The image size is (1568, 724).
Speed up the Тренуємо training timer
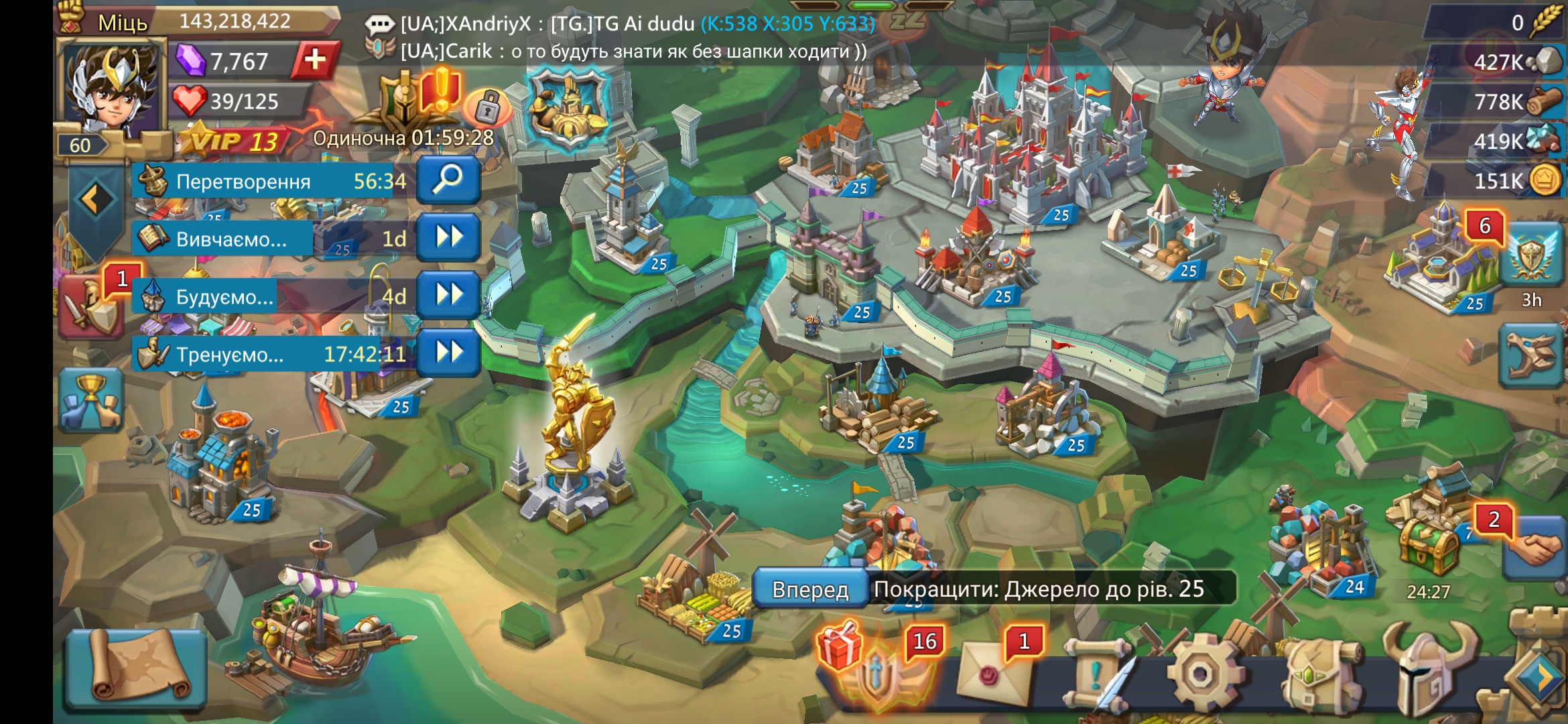pos(448,352)
